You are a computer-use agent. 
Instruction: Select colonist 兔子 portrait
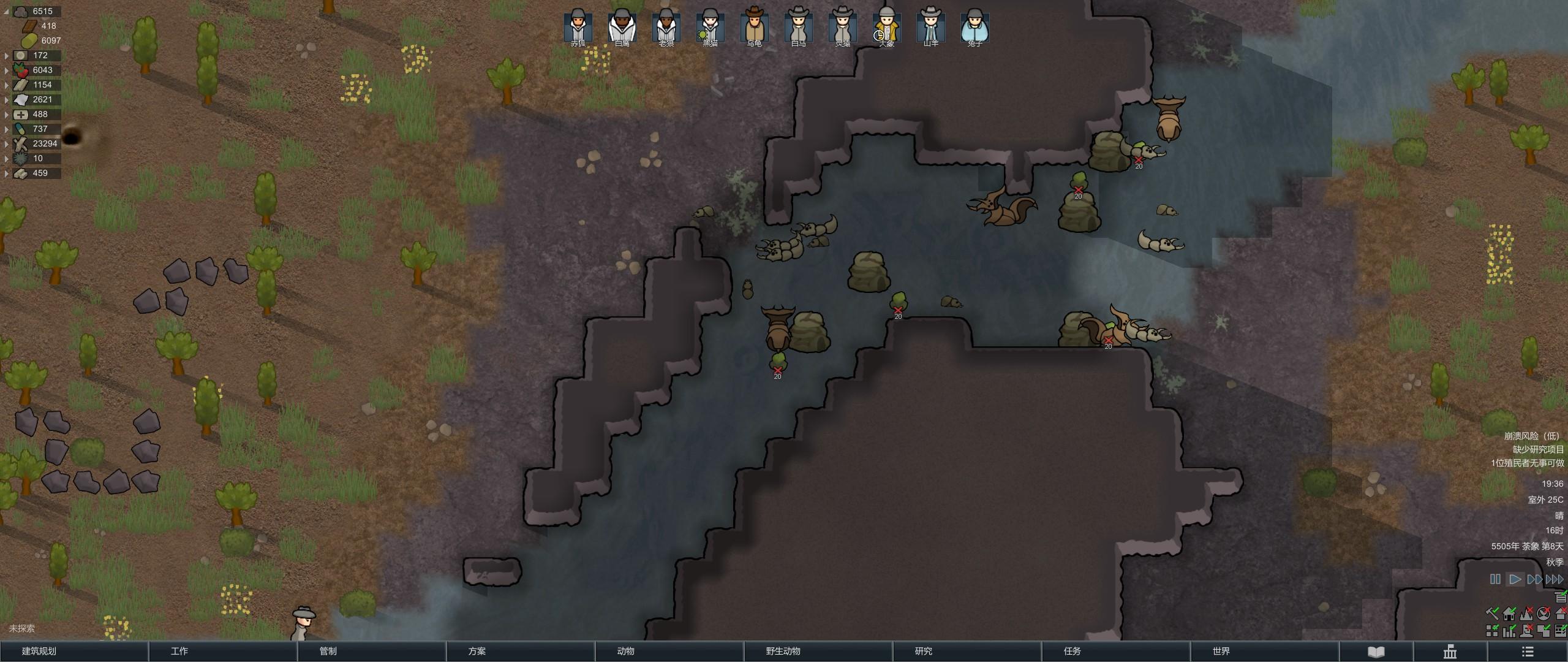974,27
